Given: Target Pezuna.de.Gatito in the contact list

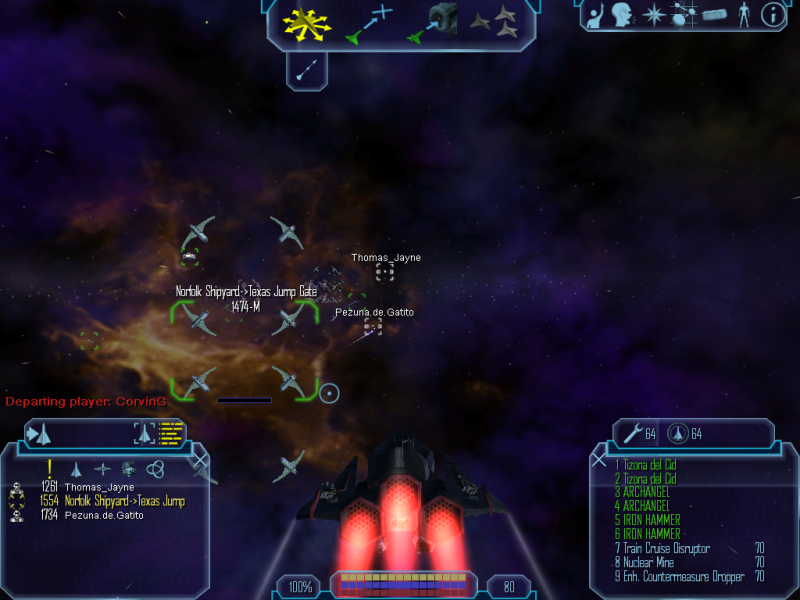Looking at the screenshot, I should 104,515.
